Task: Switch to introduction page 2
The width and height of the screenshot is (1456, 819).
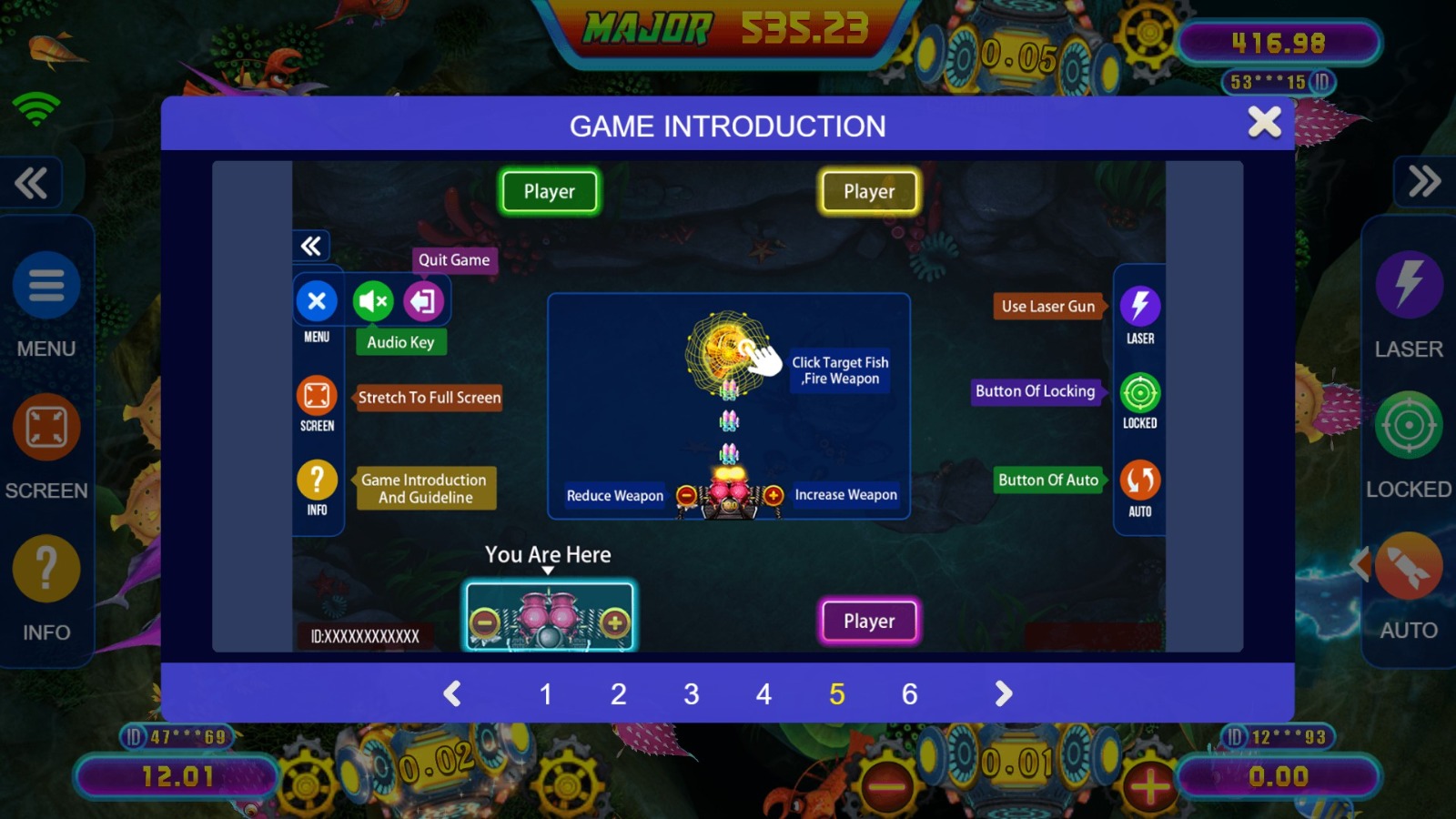Action: (x=619, y=694)
